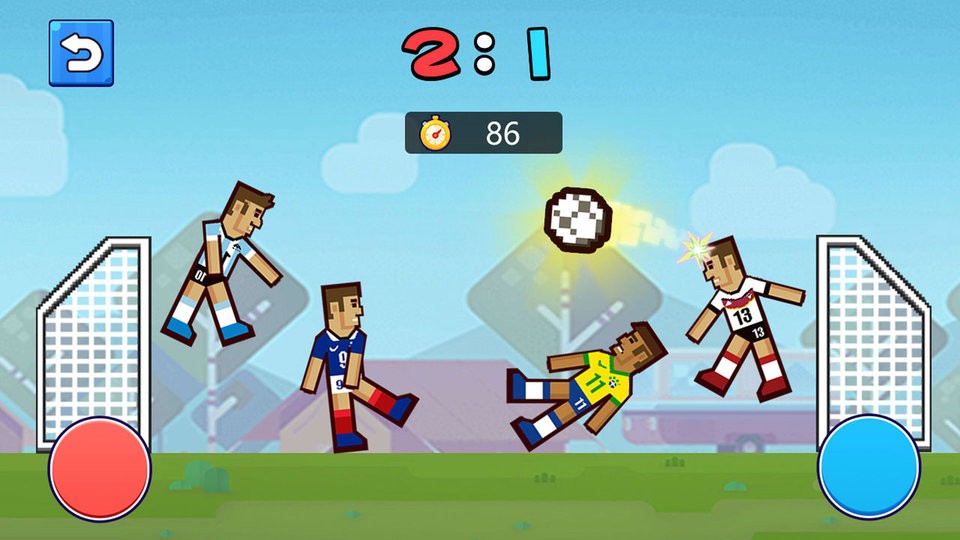Tap the blue round player button

click(868, 467)
